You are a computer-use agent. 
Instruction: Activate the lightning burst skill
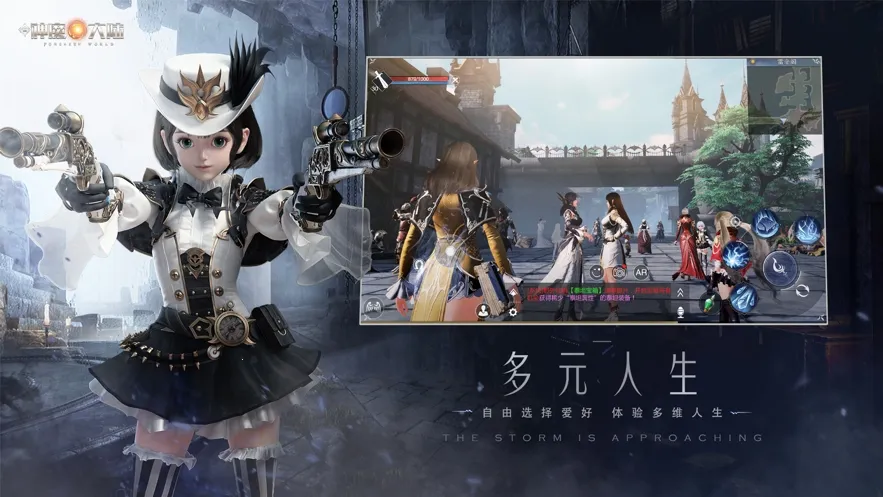point(736,255)
